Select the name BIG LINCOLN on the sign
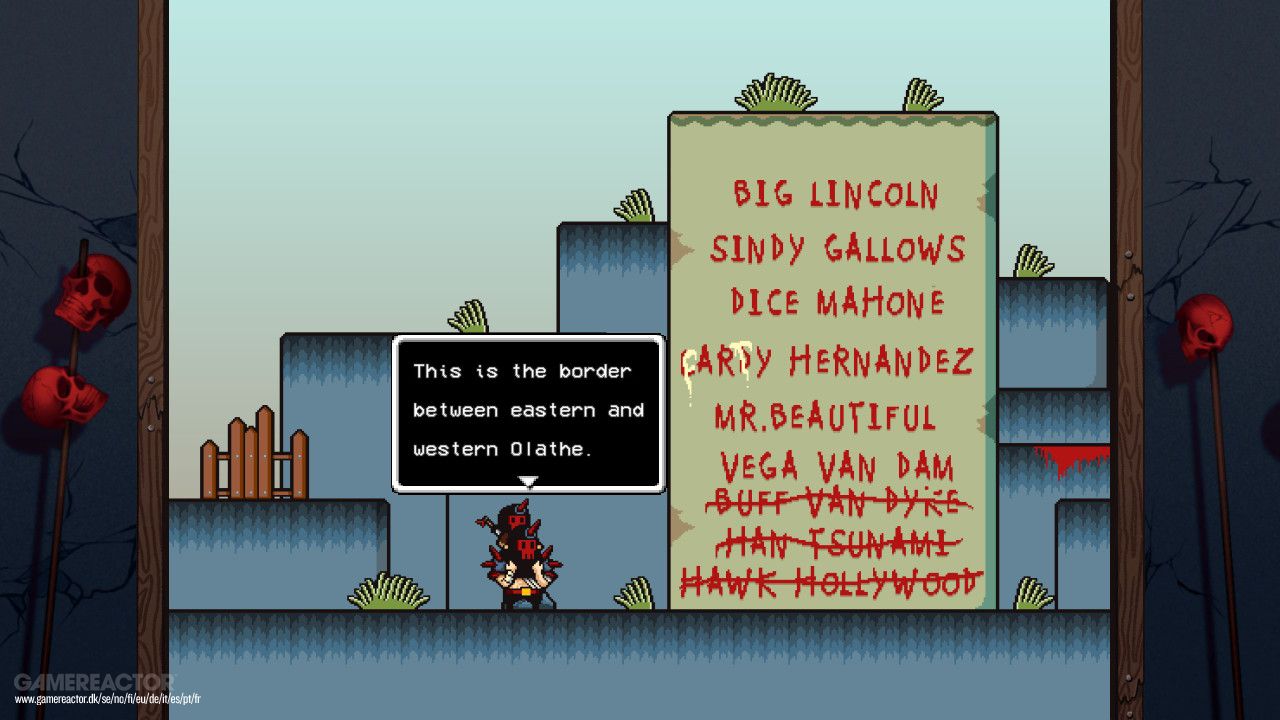The width and height of the screenshot is (1280, 720). [838, 195]
